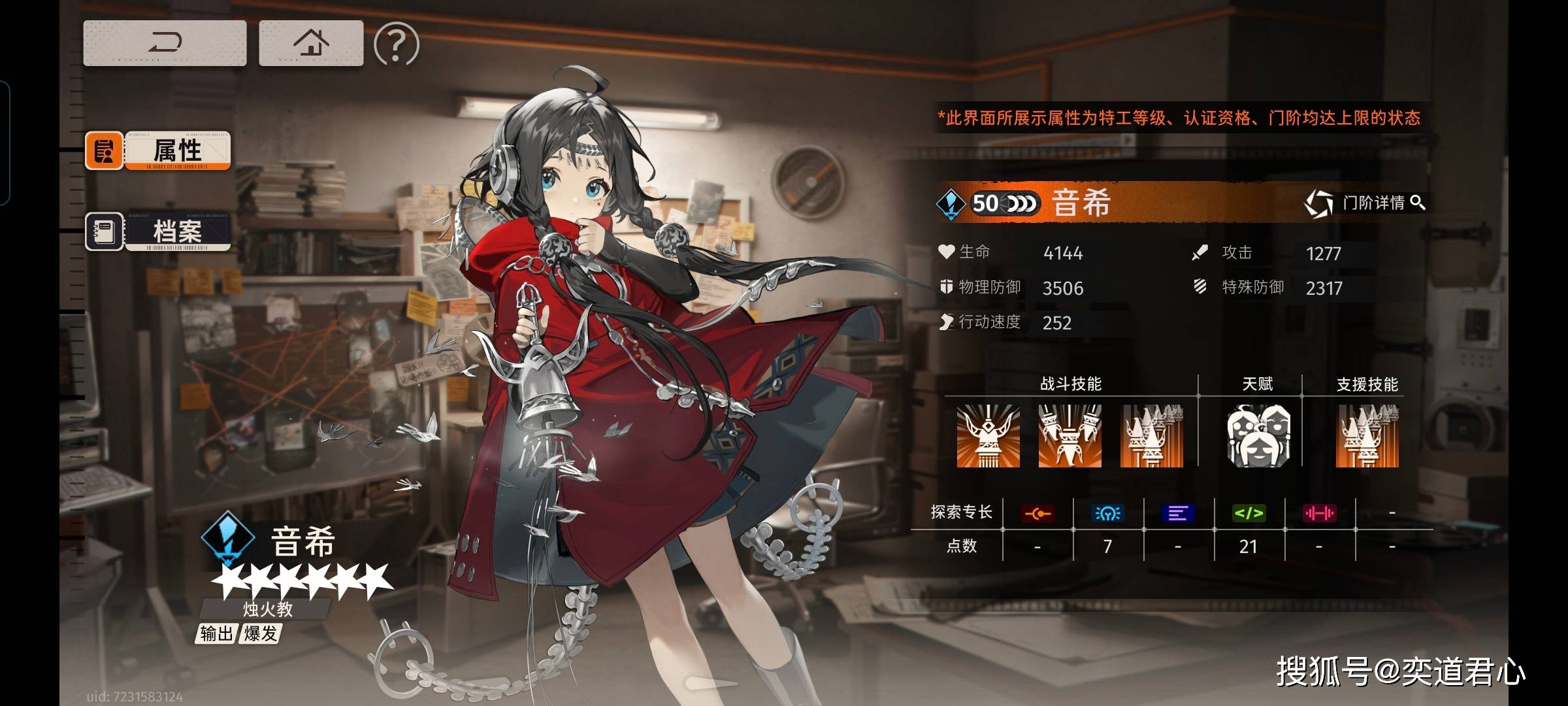The height and width of the screenshot is (706, 1568).
Task: Click the blue exploration specialty icon
Action: coord(1107,513)
